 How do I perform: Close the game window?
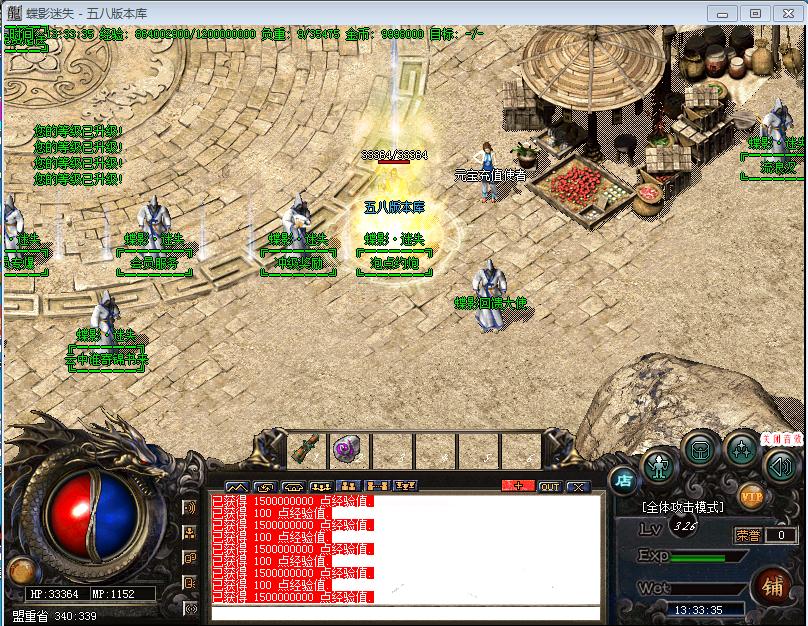(786, 13)
